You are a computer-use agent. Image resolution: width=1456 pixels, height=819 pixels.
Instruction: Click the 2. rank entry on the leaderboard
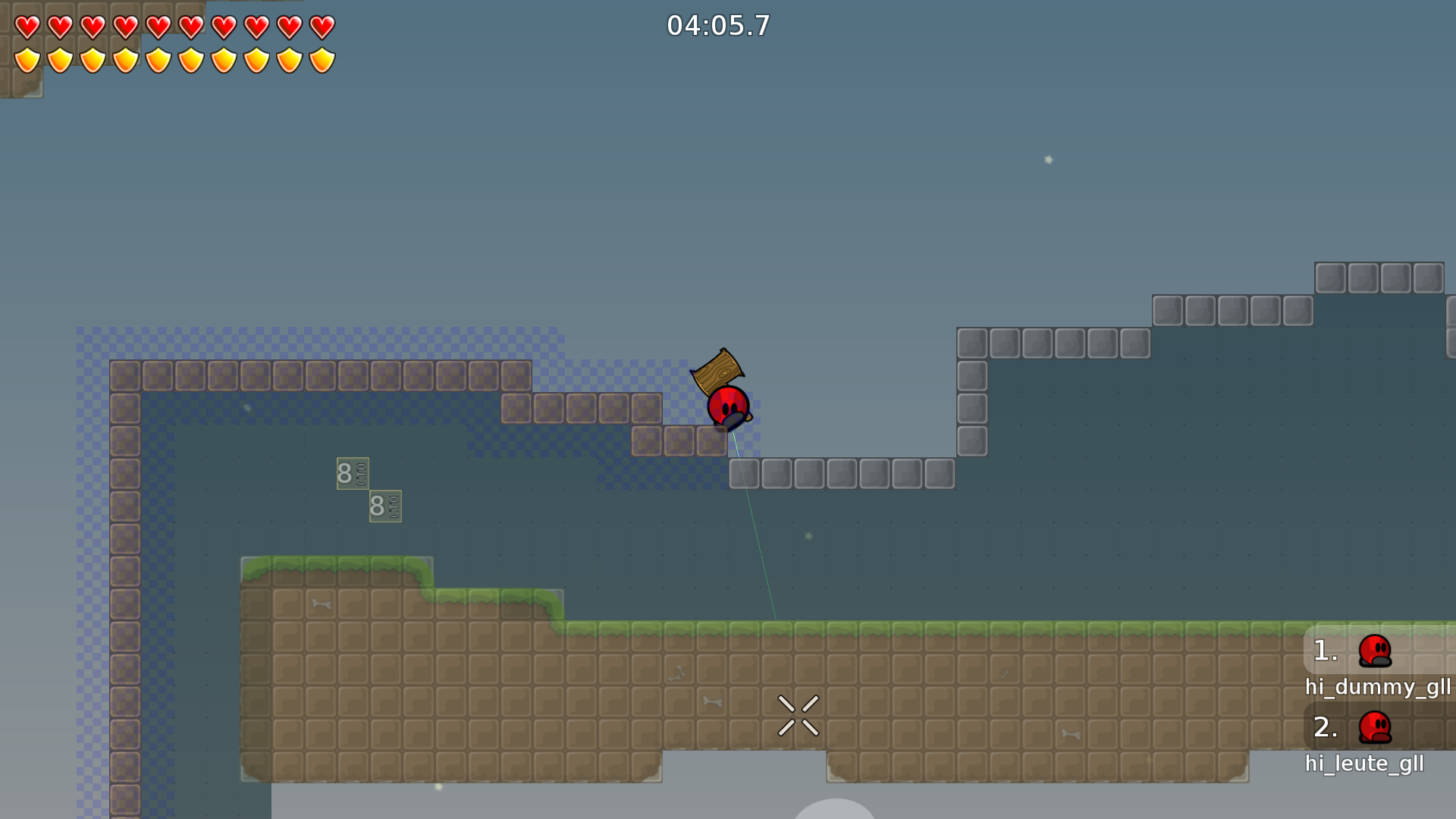[x=1326, y=726]
